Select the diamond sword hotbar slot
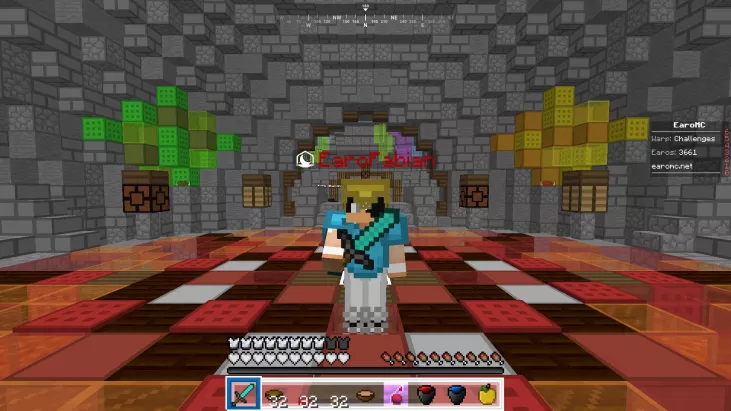The width and height of the screenshot is (731, 411). point(243,394)
